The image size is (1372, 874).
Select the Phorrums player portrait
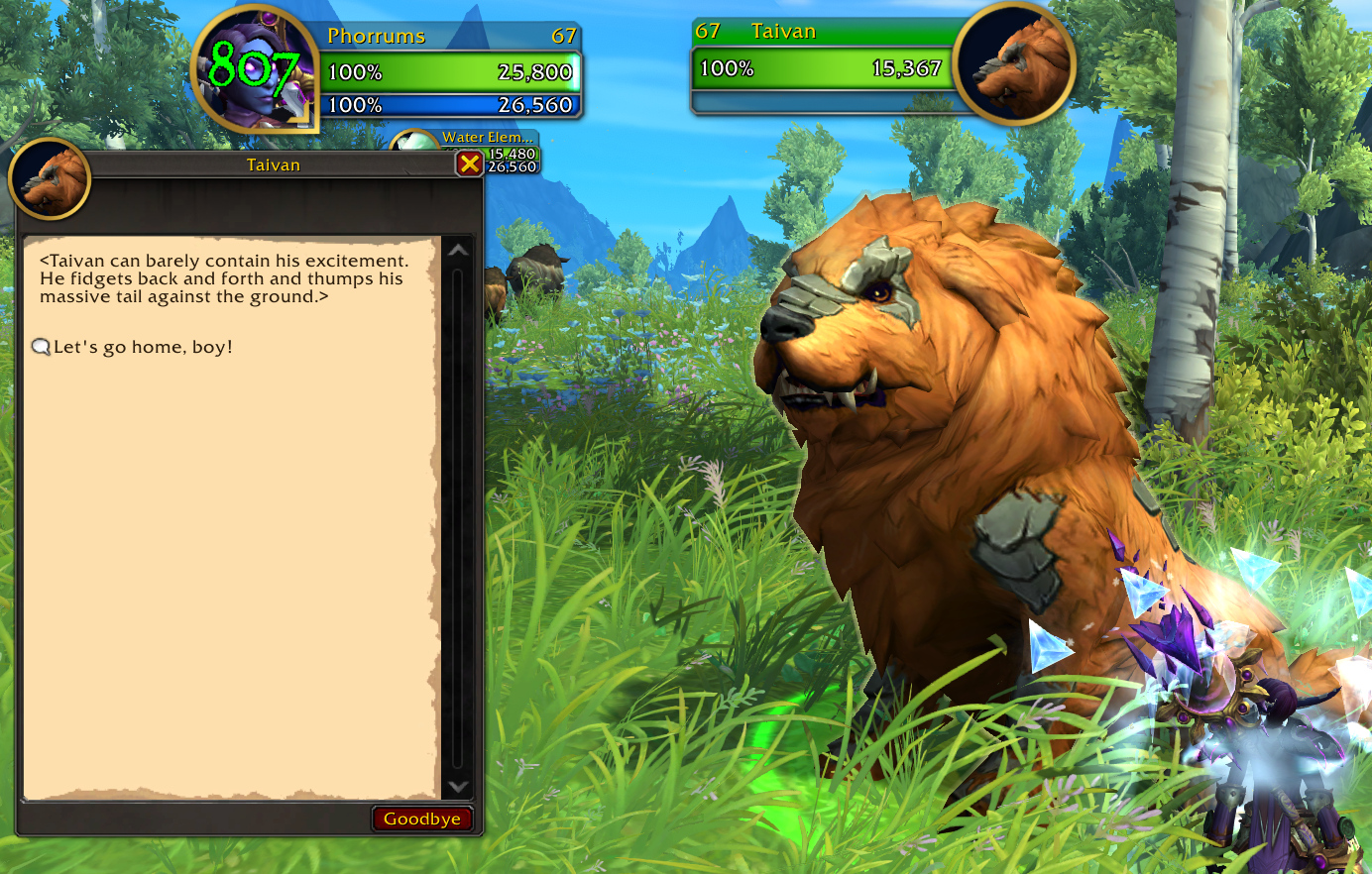pos(254,69)
